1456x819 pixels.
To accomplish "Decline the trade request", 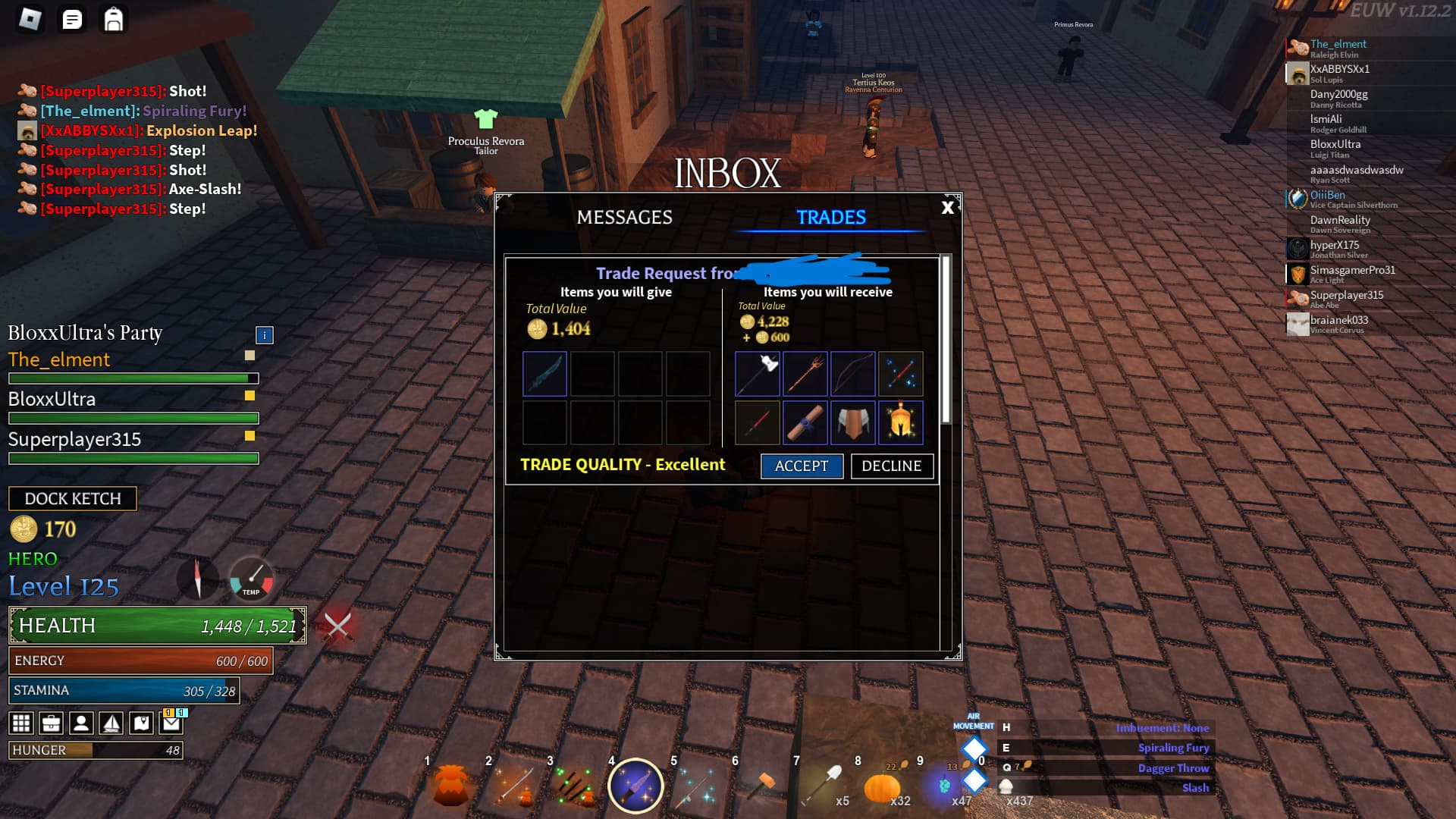I will pyautogui.click(x=892, y=466).
